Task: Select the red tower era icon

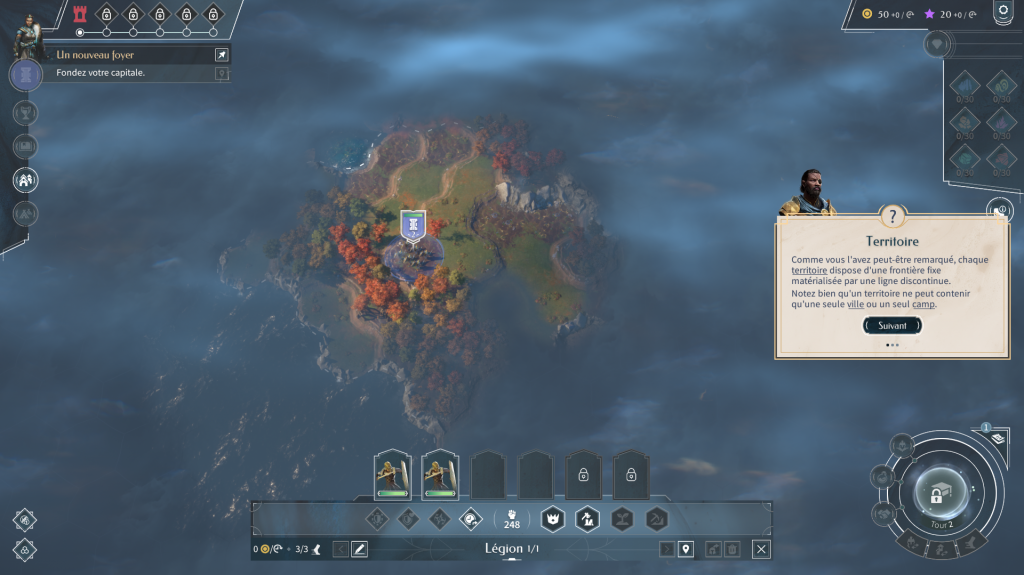Action: tap(81, 14)
